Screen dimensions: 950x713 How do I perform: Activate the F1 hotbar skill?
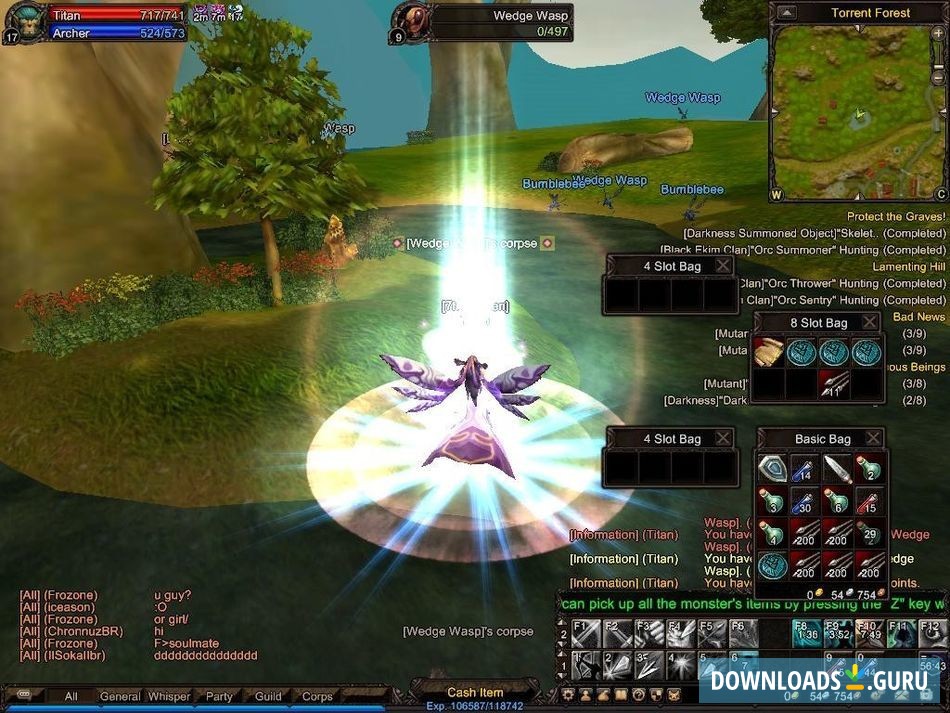coord(585,633)
